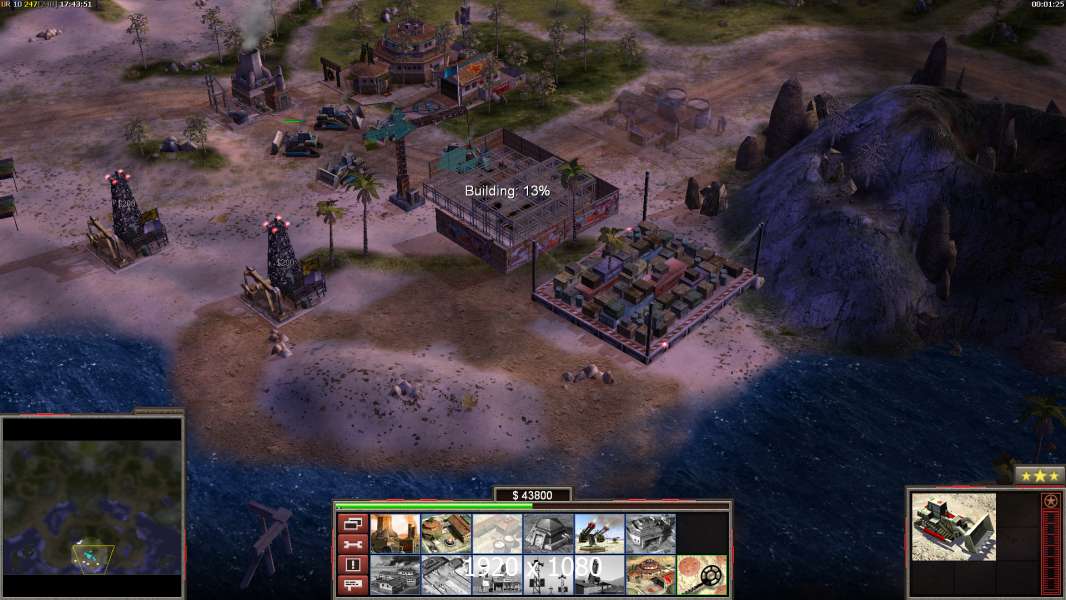Image resolution: width=1066 pixels, height=600 pixels.
Task: Select the War Factory build icon
Action: [650, 534]
